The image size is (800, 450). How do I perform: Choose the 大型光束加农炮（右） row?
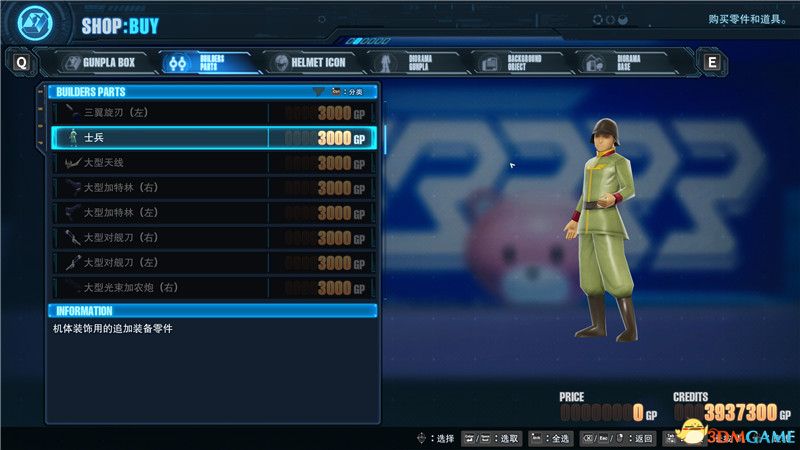[x=215, y=287]
